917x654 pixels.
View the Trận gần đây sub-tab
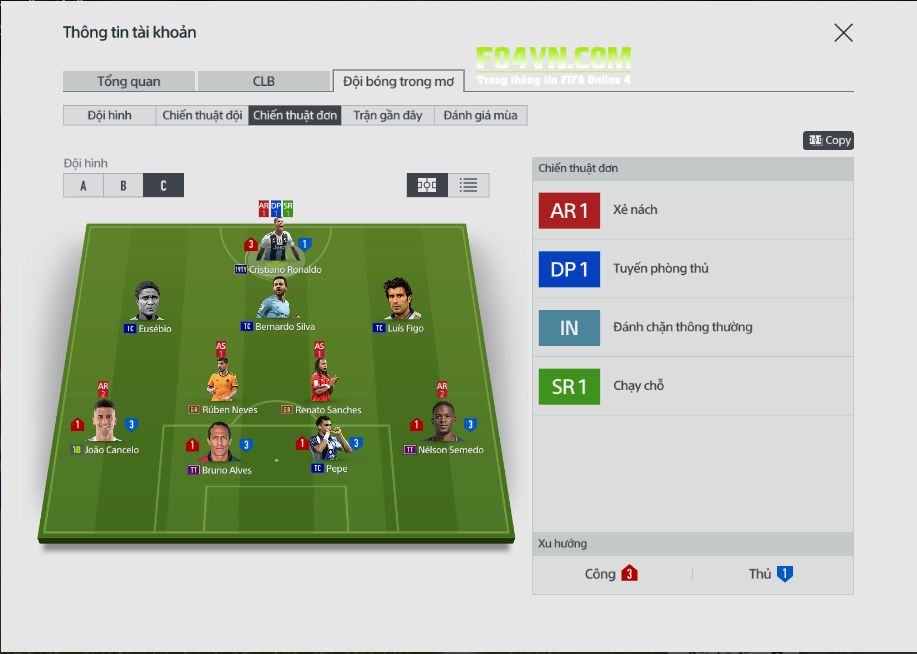point(388,115)
